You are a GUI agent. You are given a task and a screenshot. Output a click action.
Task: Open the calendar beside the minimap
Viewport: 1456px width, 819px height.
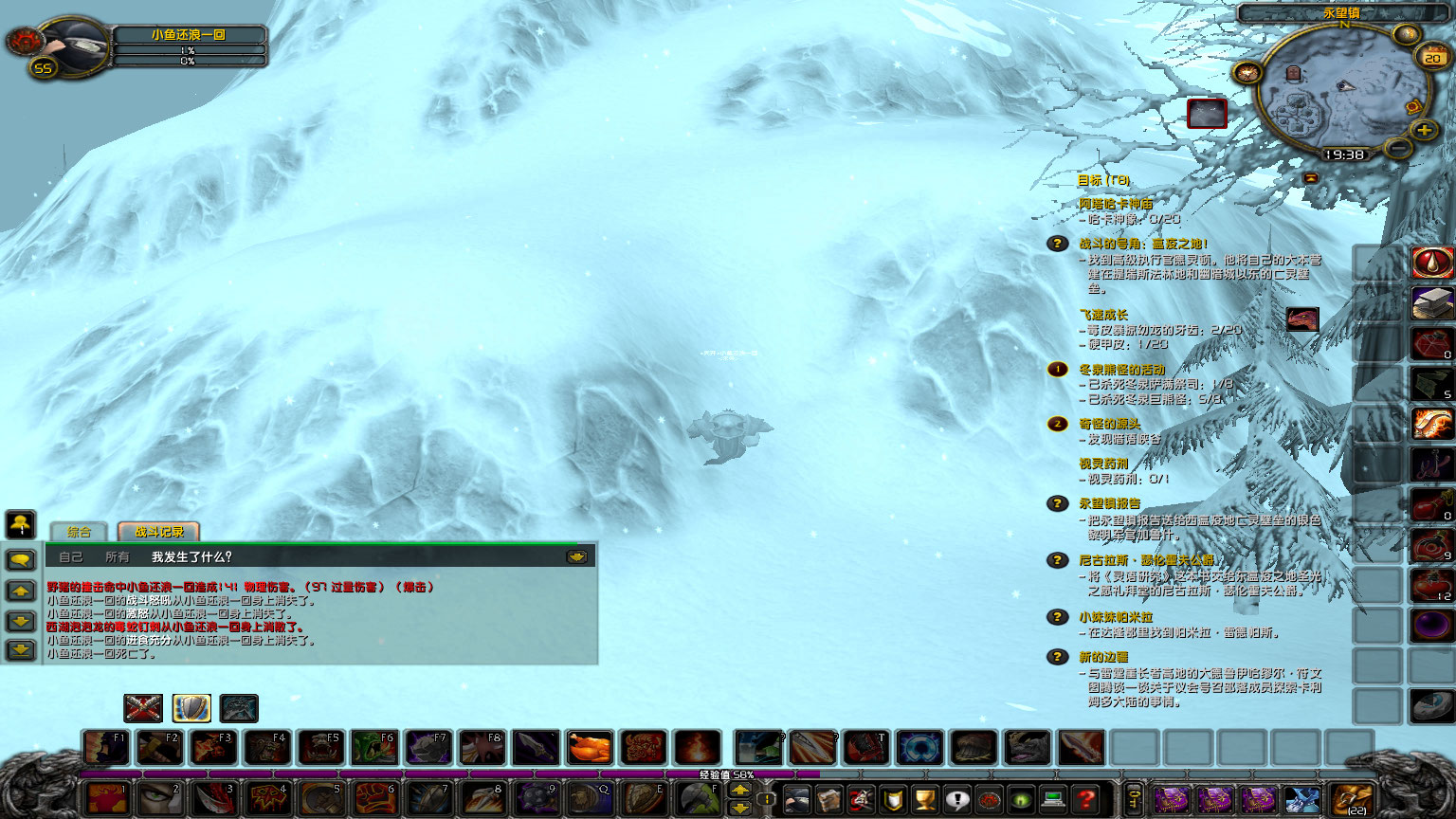pos(1431,56)
